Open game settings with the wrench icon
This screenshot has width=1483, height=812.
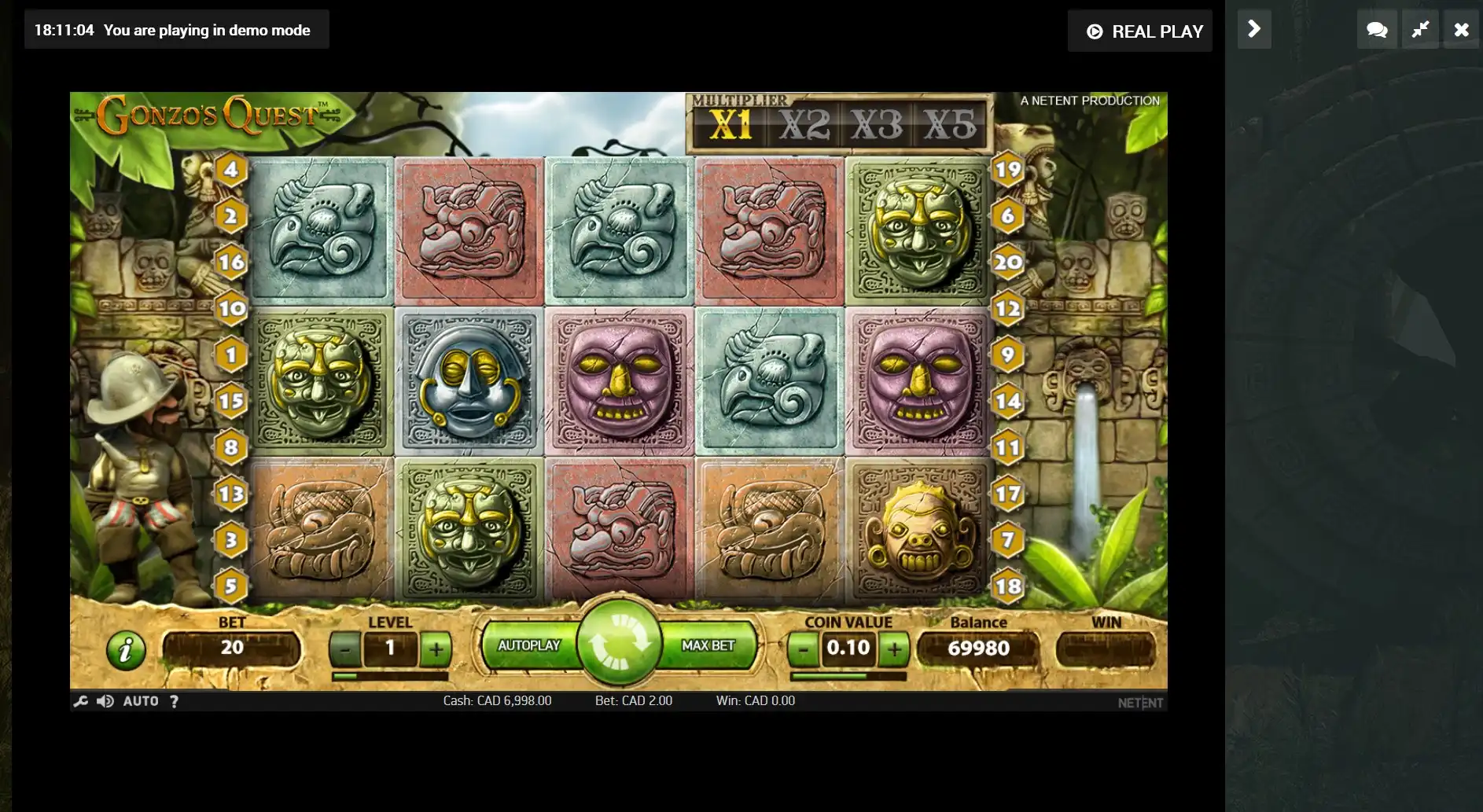pyautogui.click(x=80, y=701)
